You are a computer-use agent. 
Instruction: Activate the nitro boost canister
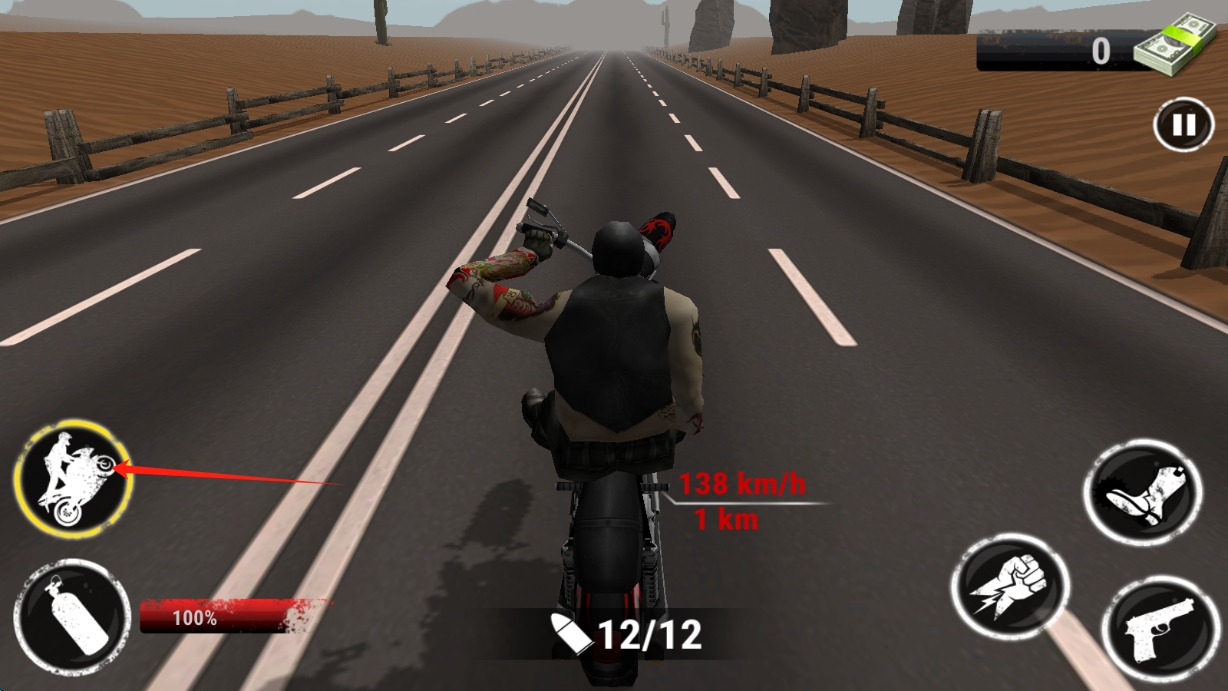[x=72, y=617]
